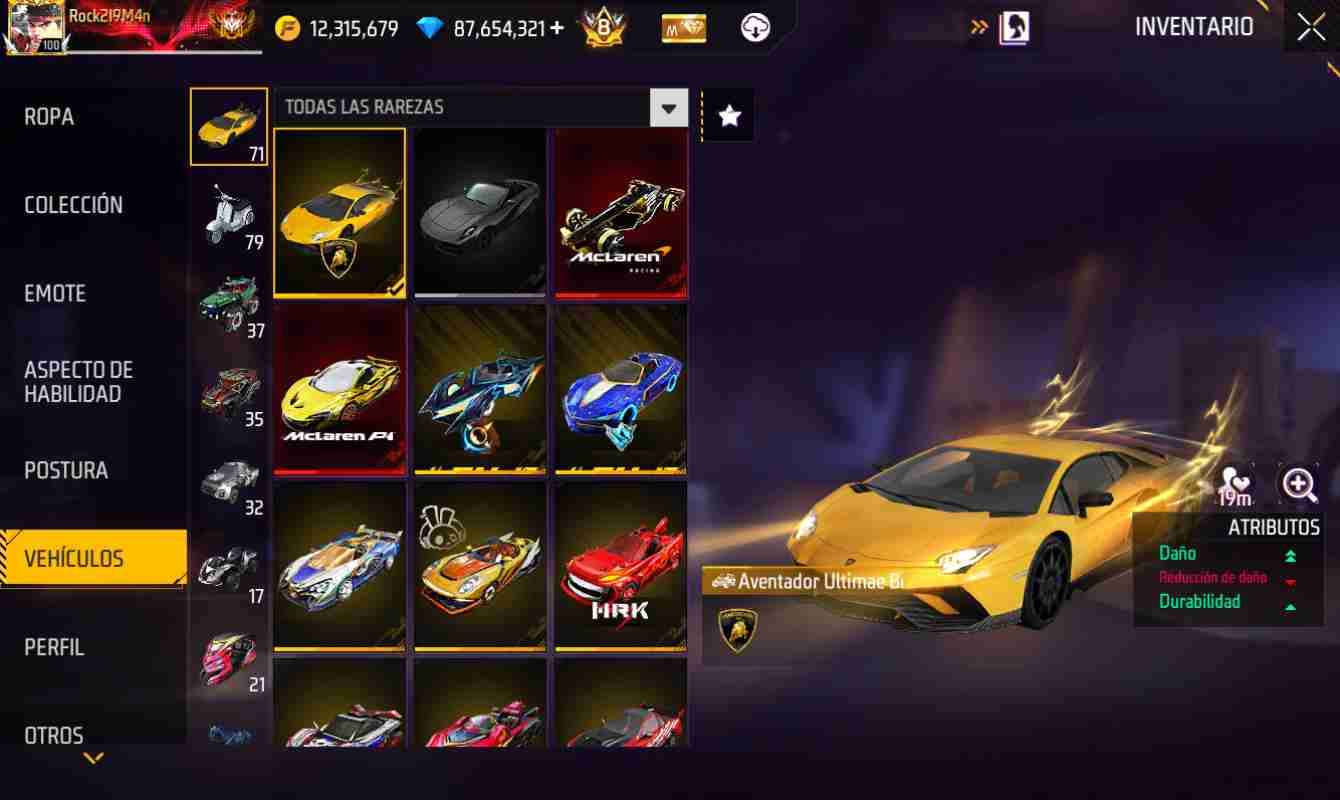Screen dimensions: 1340x800
Task: Open the TODAS LAS RAREZAS rarity dropdown
Action: [668, 108]
